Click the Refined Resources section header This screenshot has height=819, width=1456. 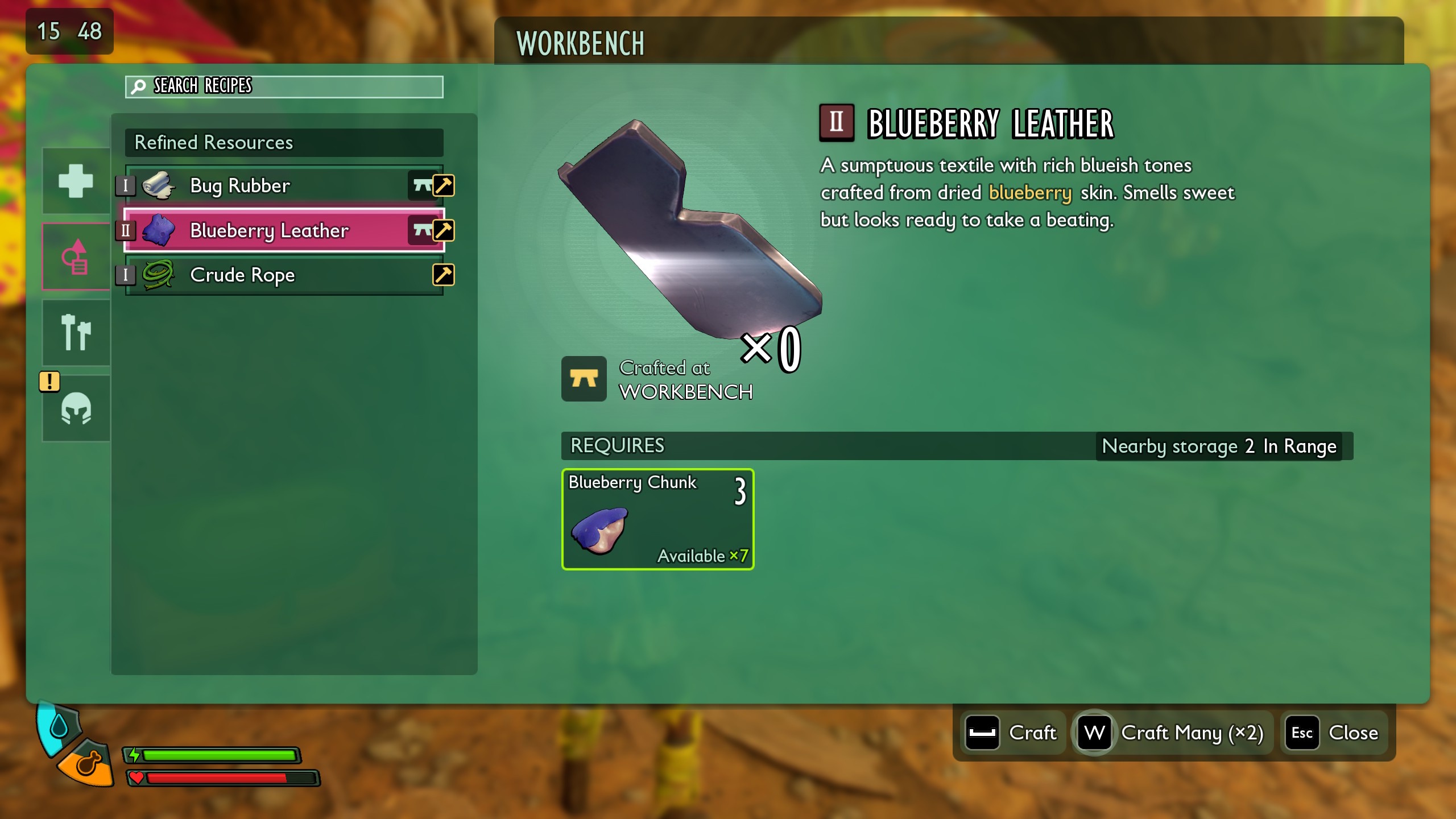(213, 143)
